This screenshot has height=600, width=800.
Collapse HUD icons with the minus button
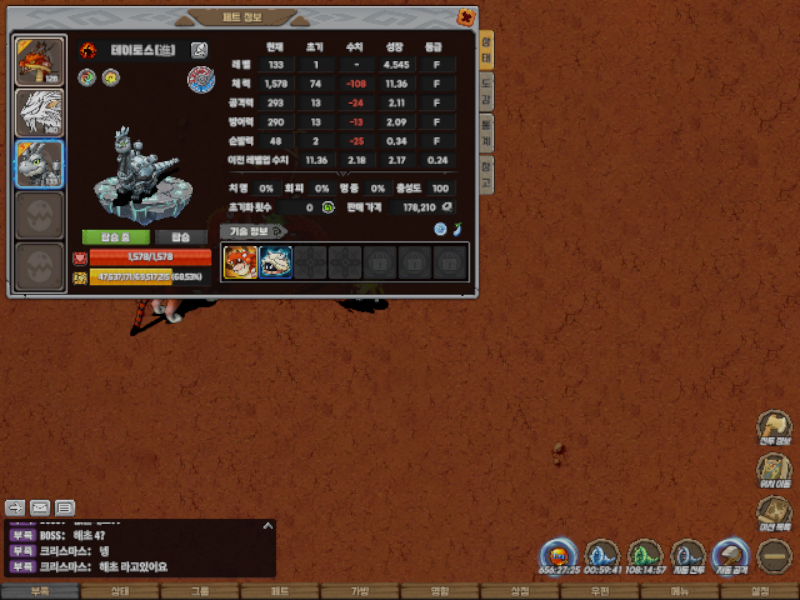coord(774,555)
